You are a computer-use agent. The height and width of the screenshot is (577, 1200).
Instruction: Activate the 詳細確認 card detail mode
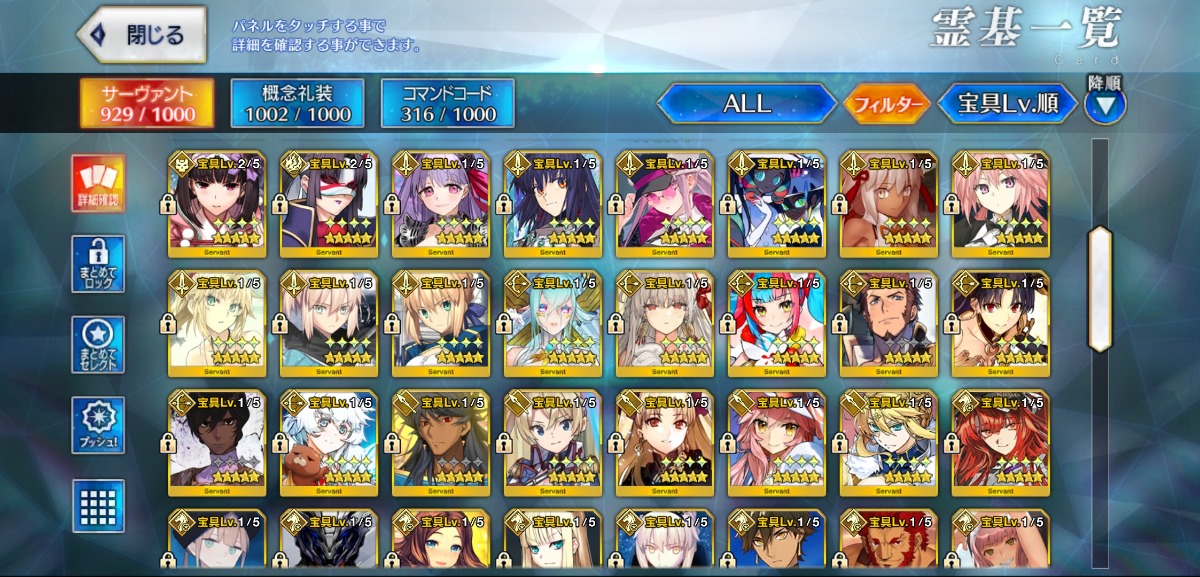click(x=98, y=184)
